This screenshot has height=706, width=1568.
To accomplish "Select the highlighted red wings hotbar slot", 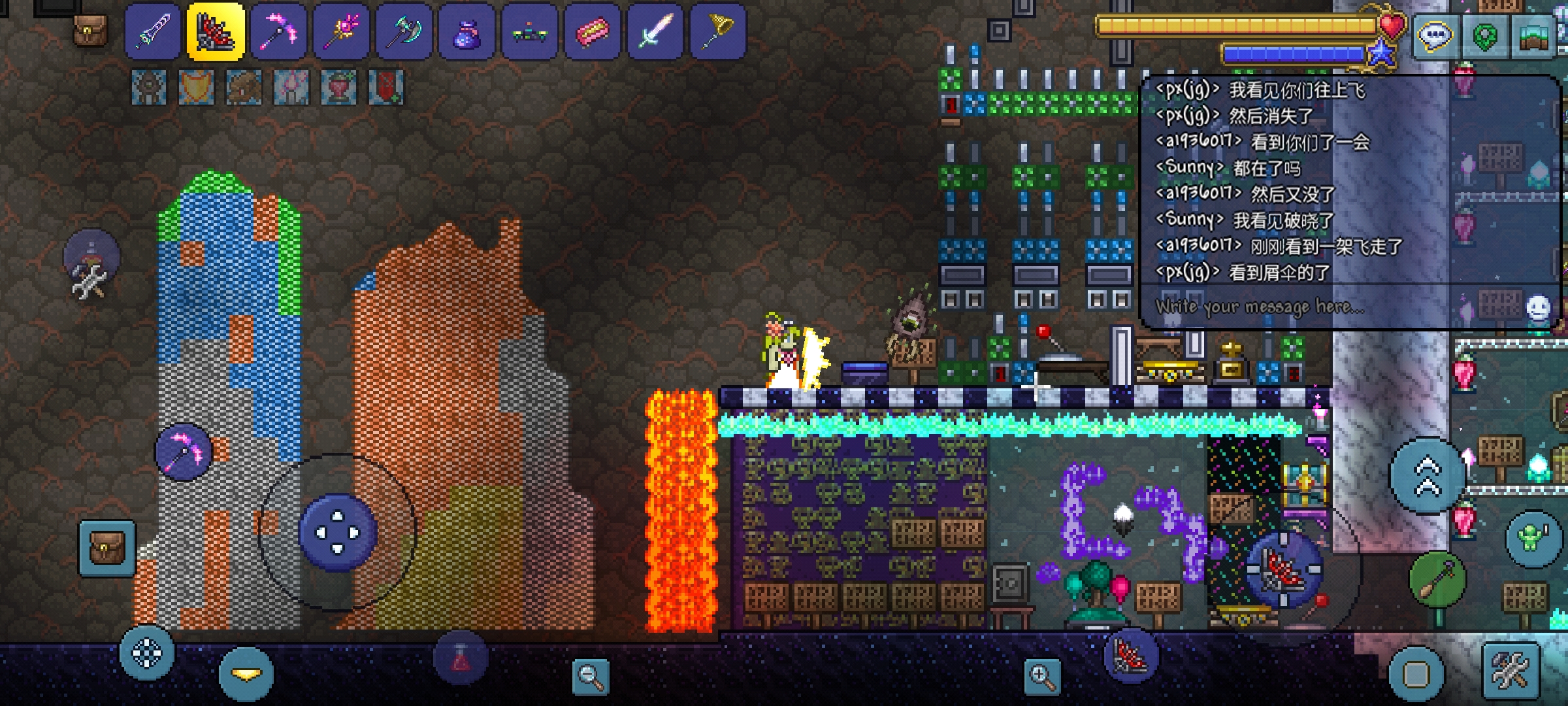I will [x=216, y=31].
